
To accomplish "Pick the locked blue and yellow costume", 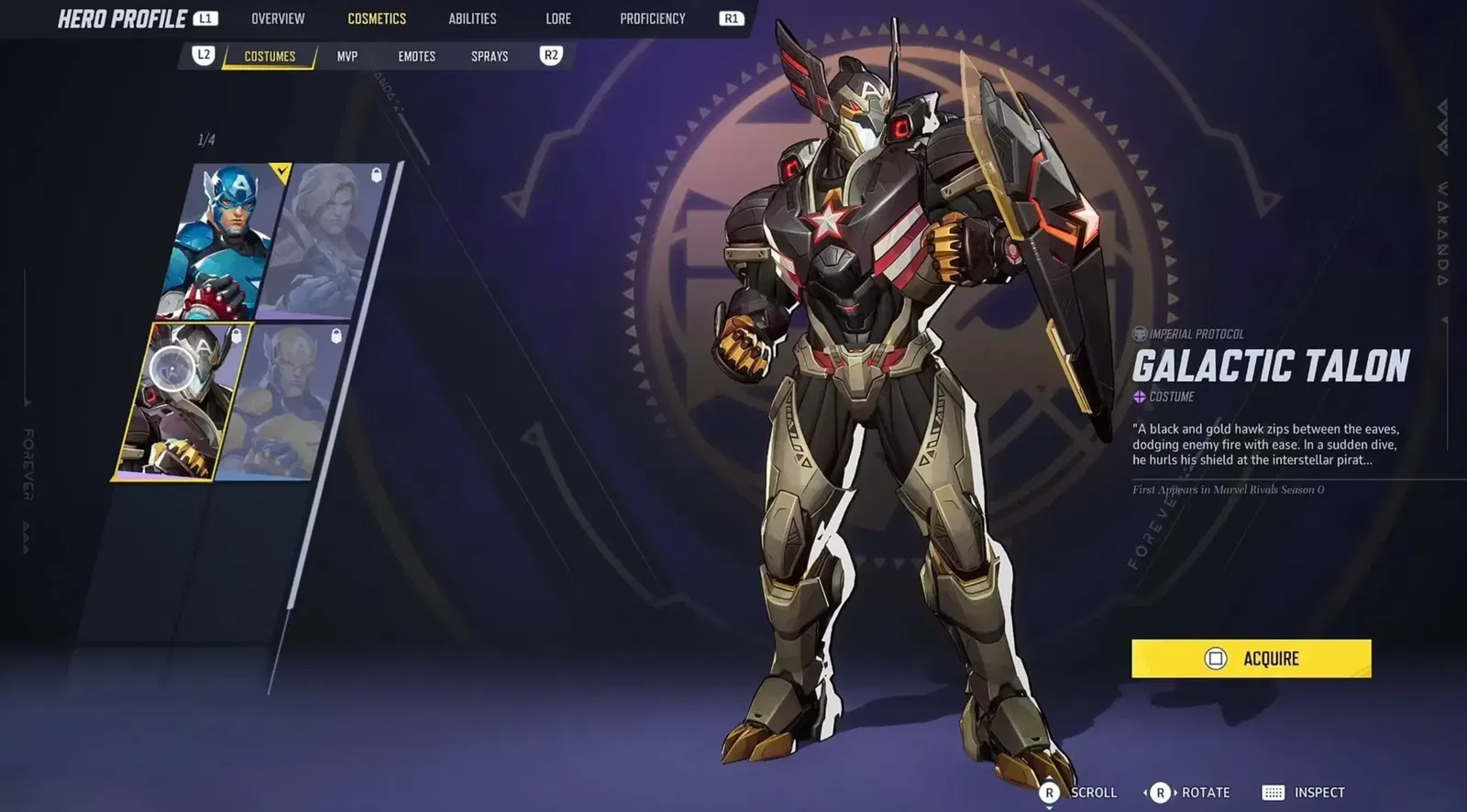I will click(x=286, y=401).
